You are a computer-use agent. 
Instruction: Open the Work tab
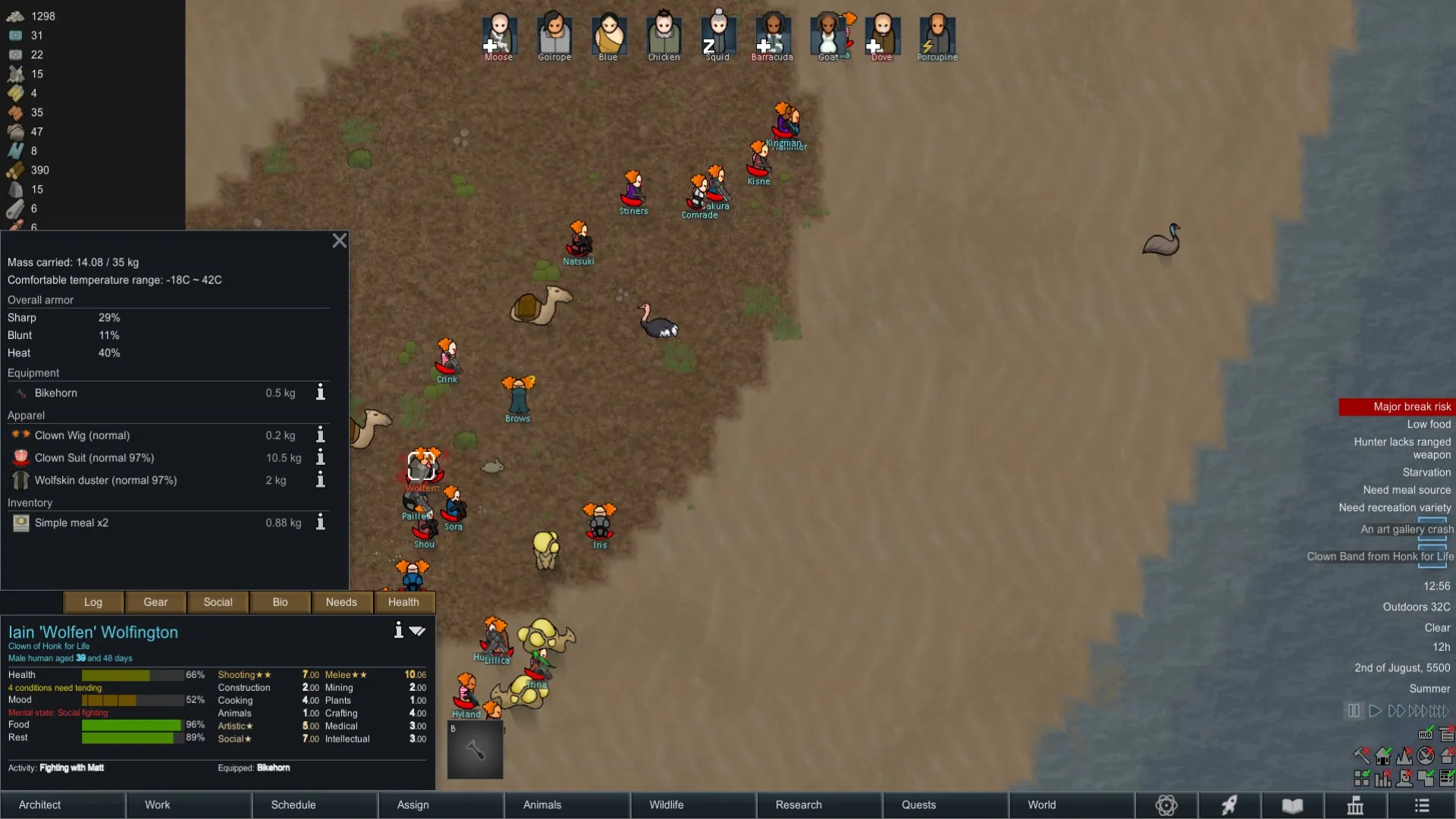(188, 805)
